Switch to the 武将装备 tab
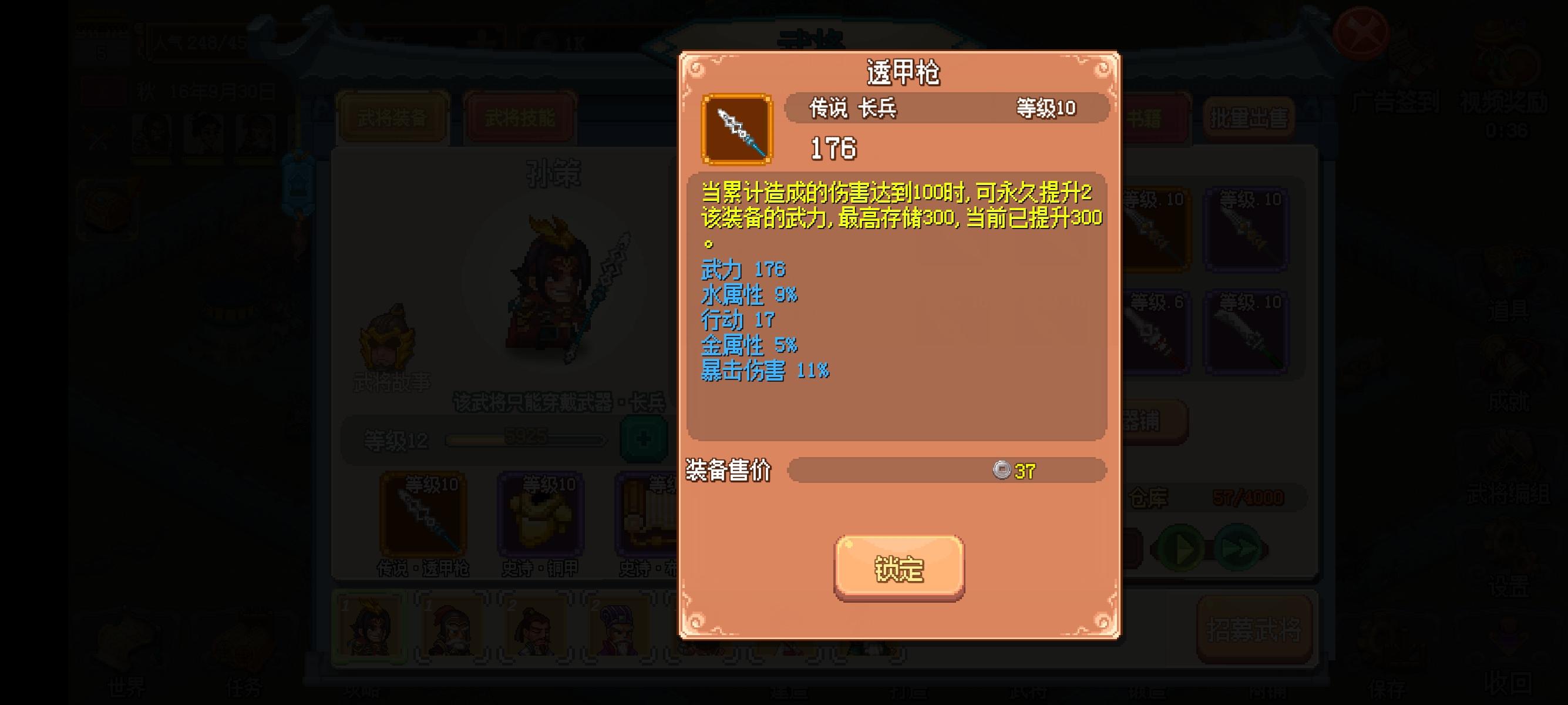 point(393,117)
